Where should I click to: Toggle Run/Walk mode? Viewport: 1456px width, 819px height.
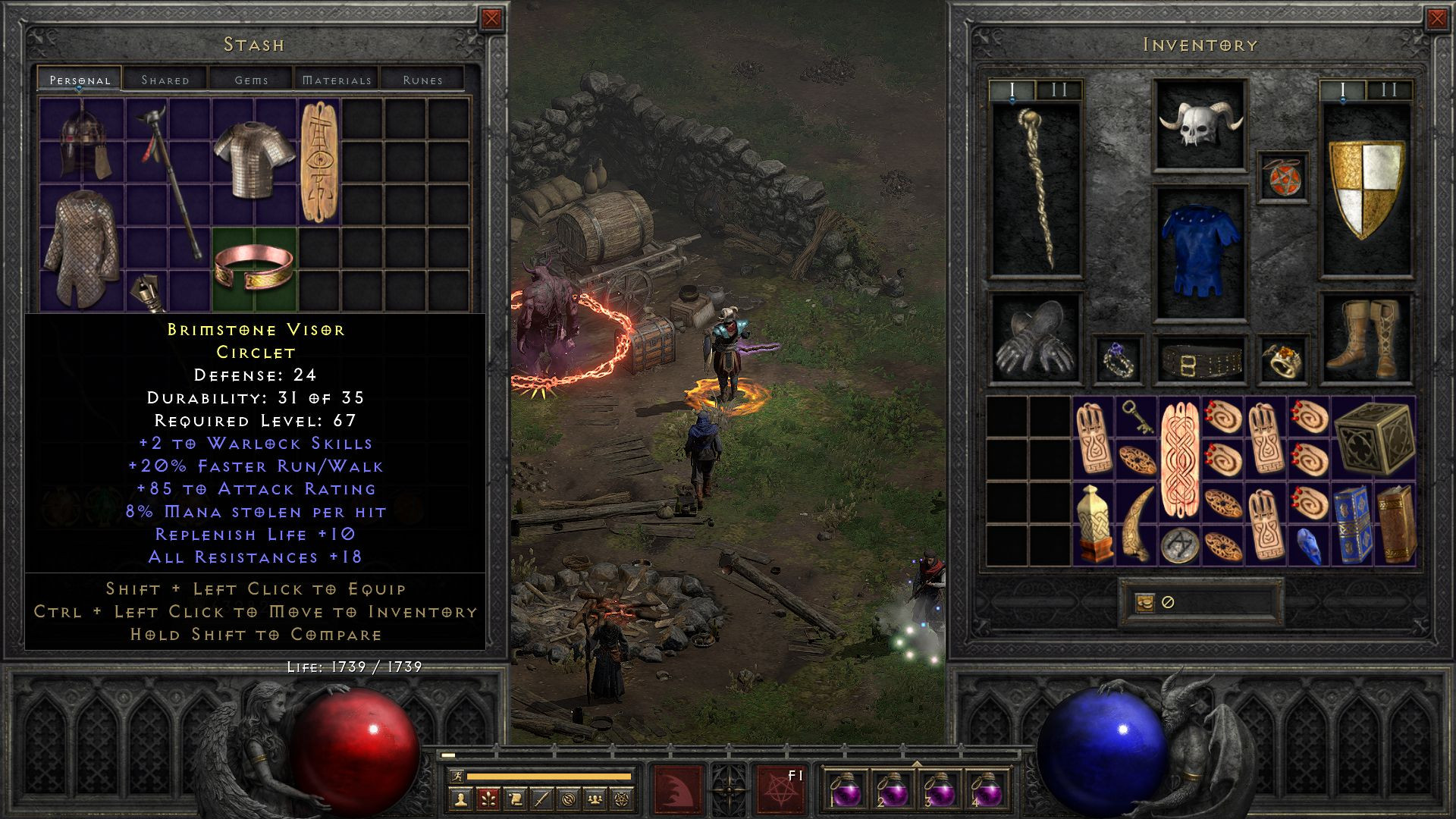458,776
